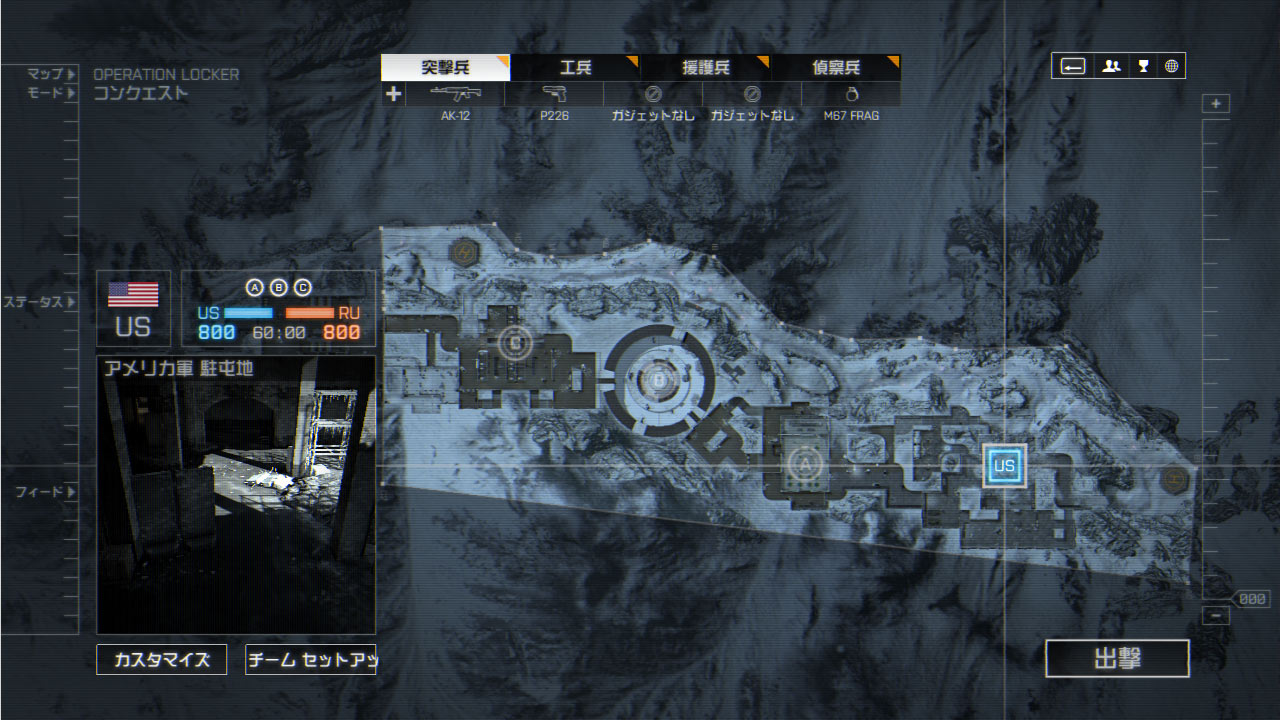The height and width of the screenshot is (720, 1280).
Task: Open the trophy scoreboard icon
Action: 1143,66
